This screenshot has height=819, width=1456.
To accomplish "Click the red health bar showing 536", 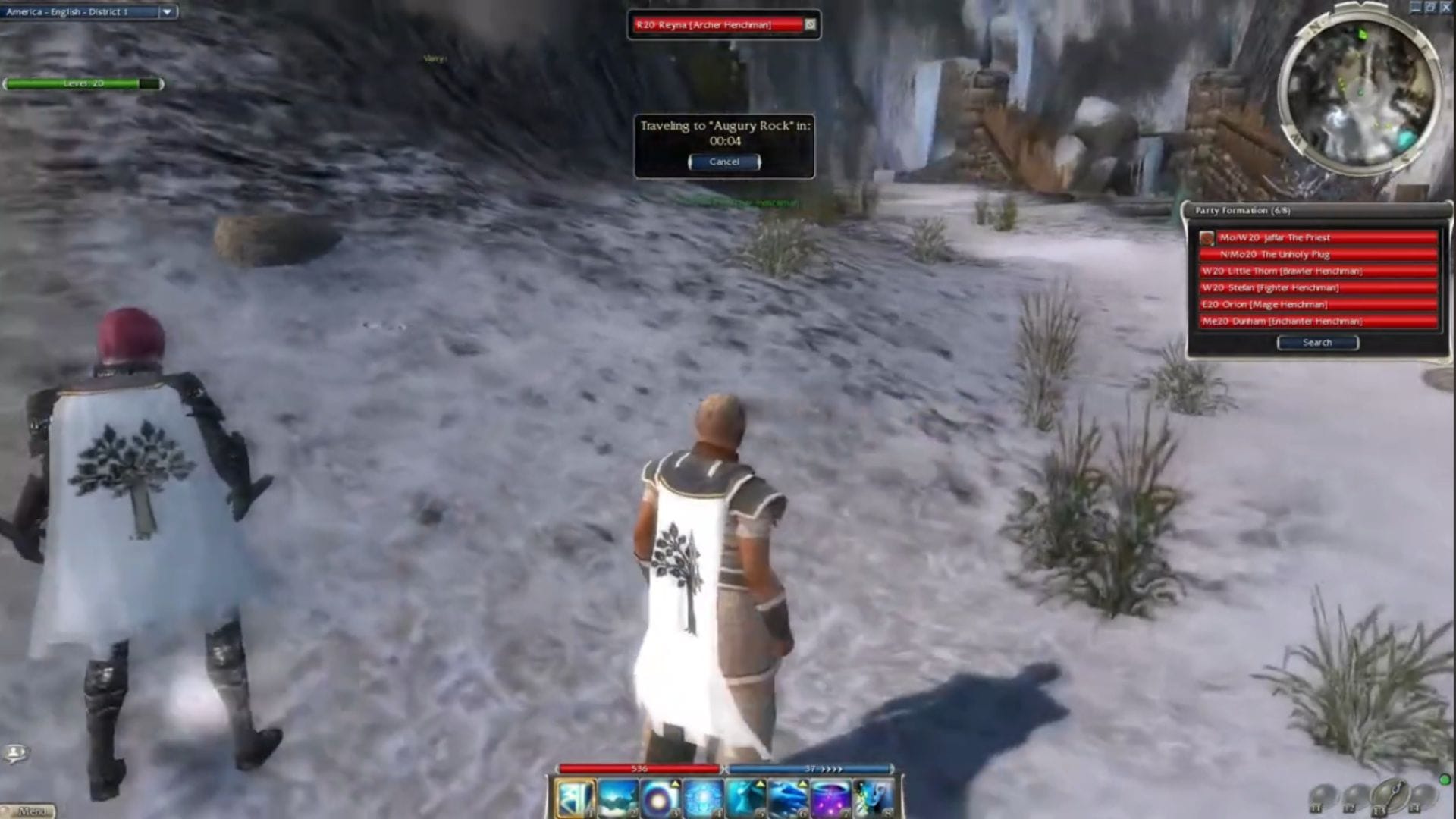I will (641, 768).
